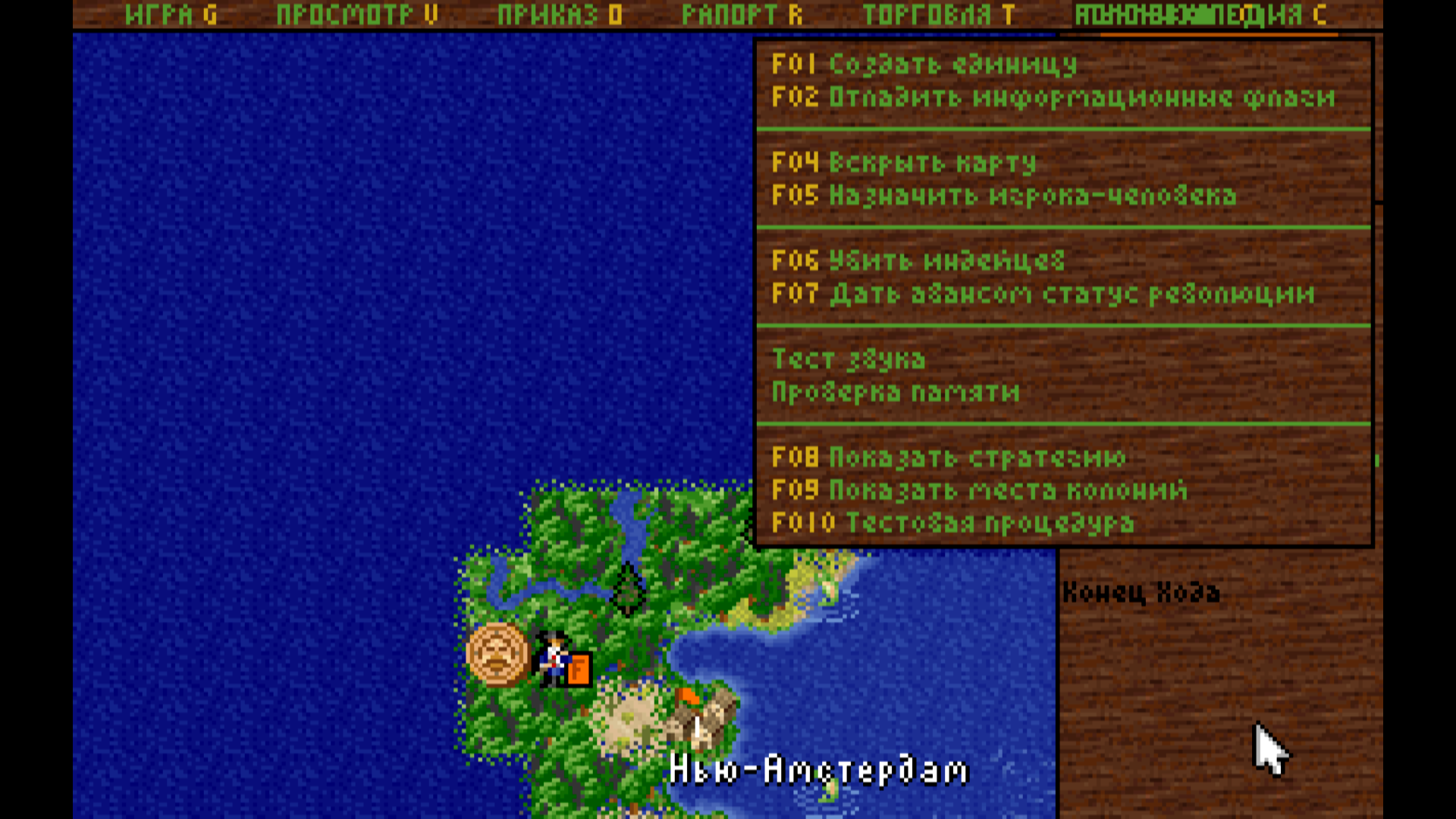The height and width of the screenshot is (819, 1456).
Task: Choose F09 Показать места колоний
Action: click(978, 490)
